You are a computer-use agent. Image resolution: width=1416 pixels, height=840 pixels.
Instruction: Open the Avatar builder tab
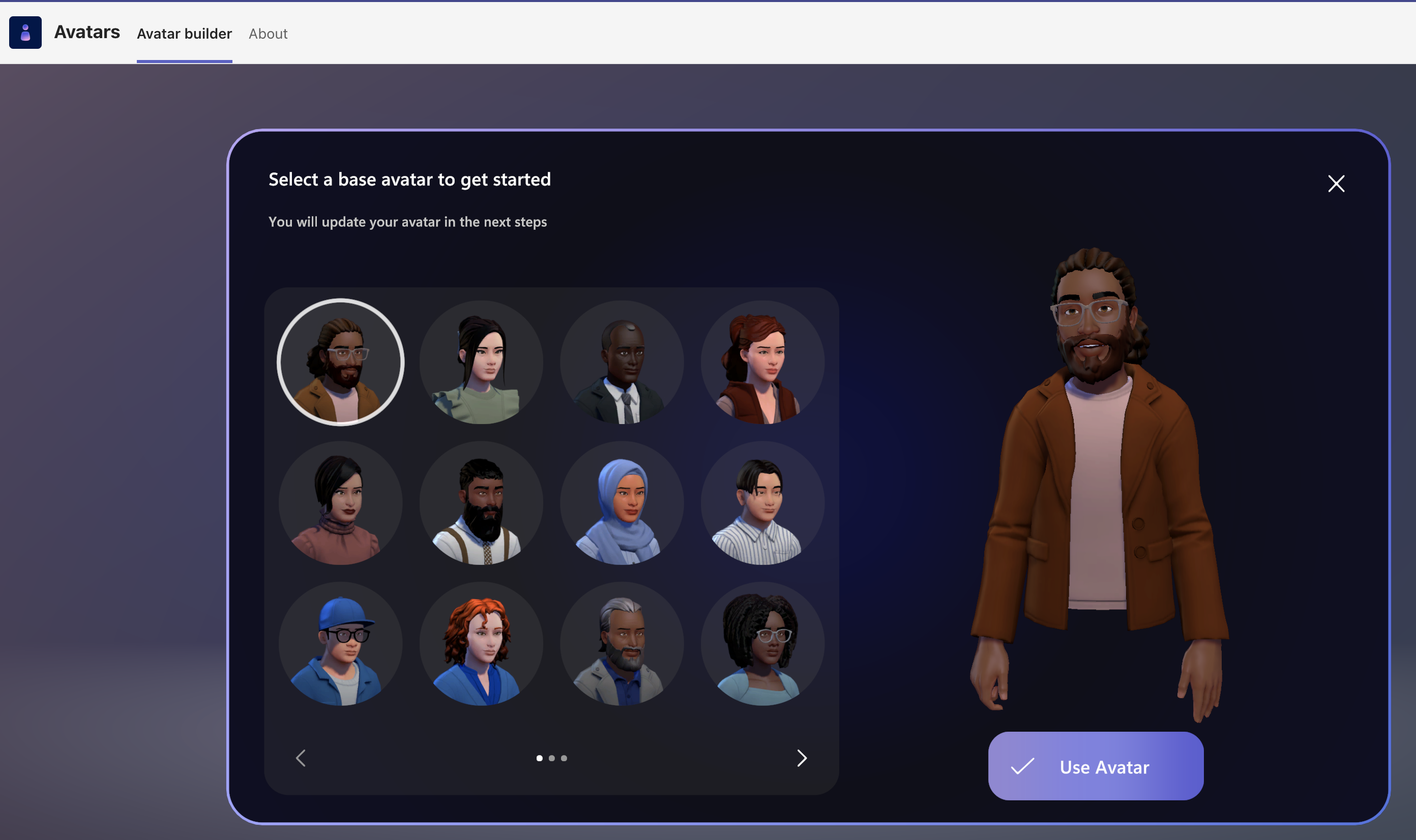[x=184, y=34]
